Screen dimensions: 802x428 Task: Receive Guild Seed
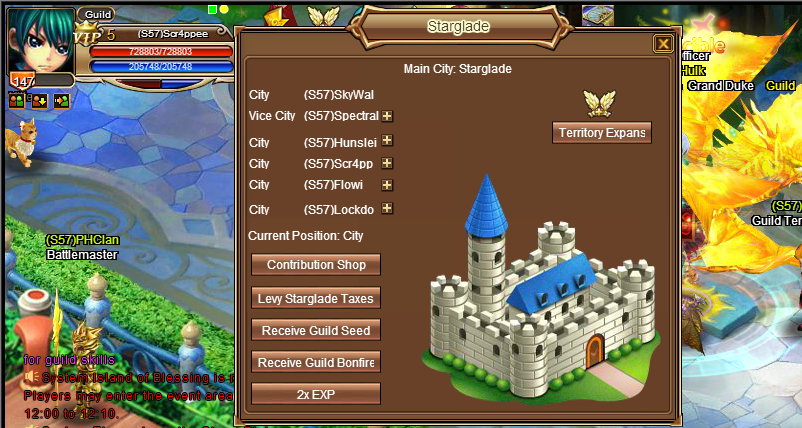(316, 330)
